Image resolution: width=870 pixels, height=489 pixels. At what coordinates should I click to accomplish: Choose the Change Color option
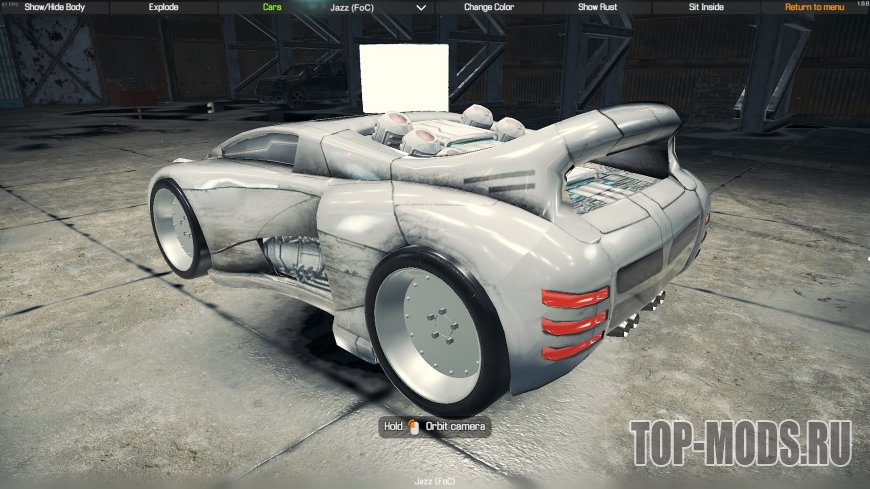(x=489, y=7)
